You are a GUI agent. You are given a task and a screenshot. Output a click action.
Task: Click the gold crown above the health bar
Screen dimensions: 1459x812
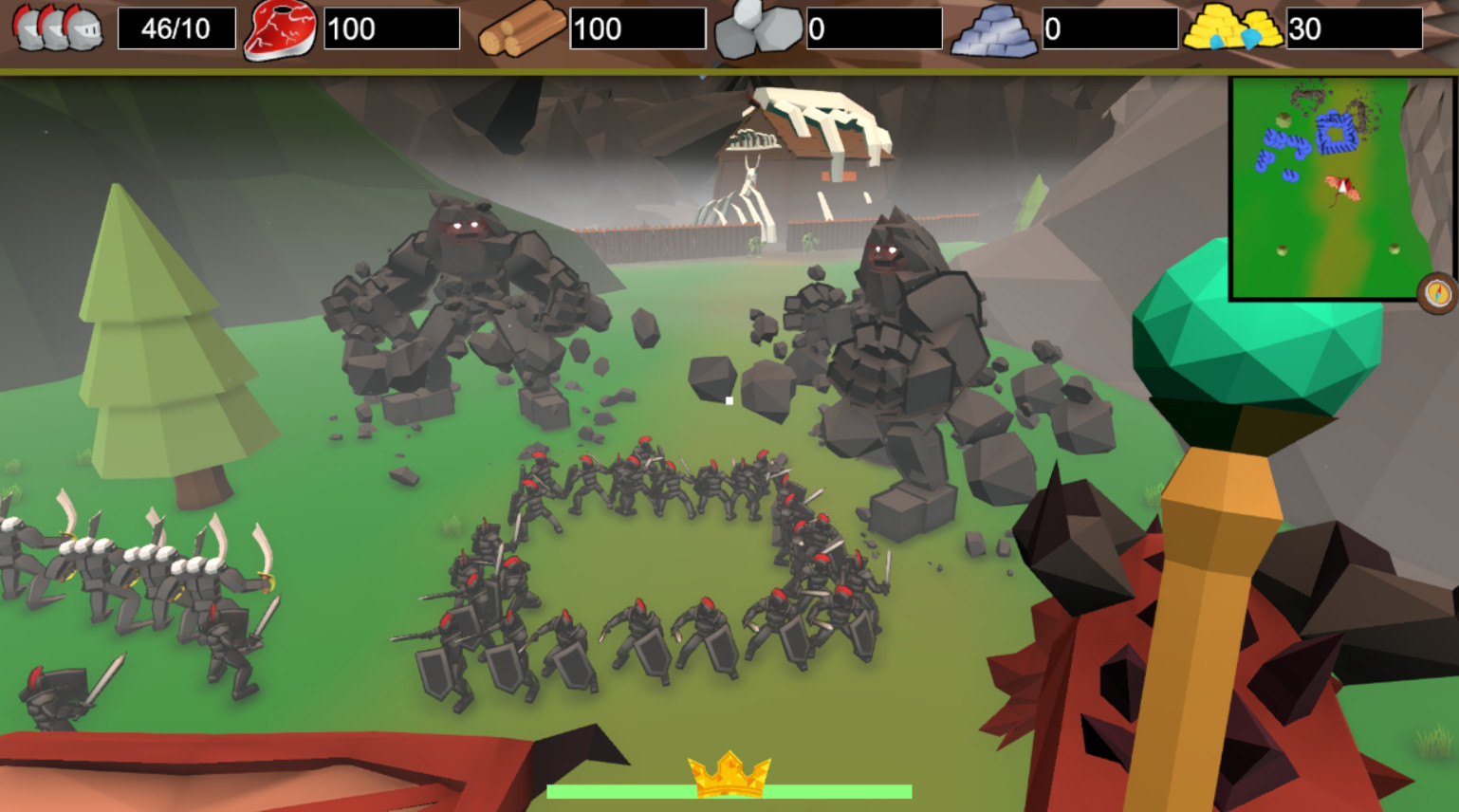[729, 774]
